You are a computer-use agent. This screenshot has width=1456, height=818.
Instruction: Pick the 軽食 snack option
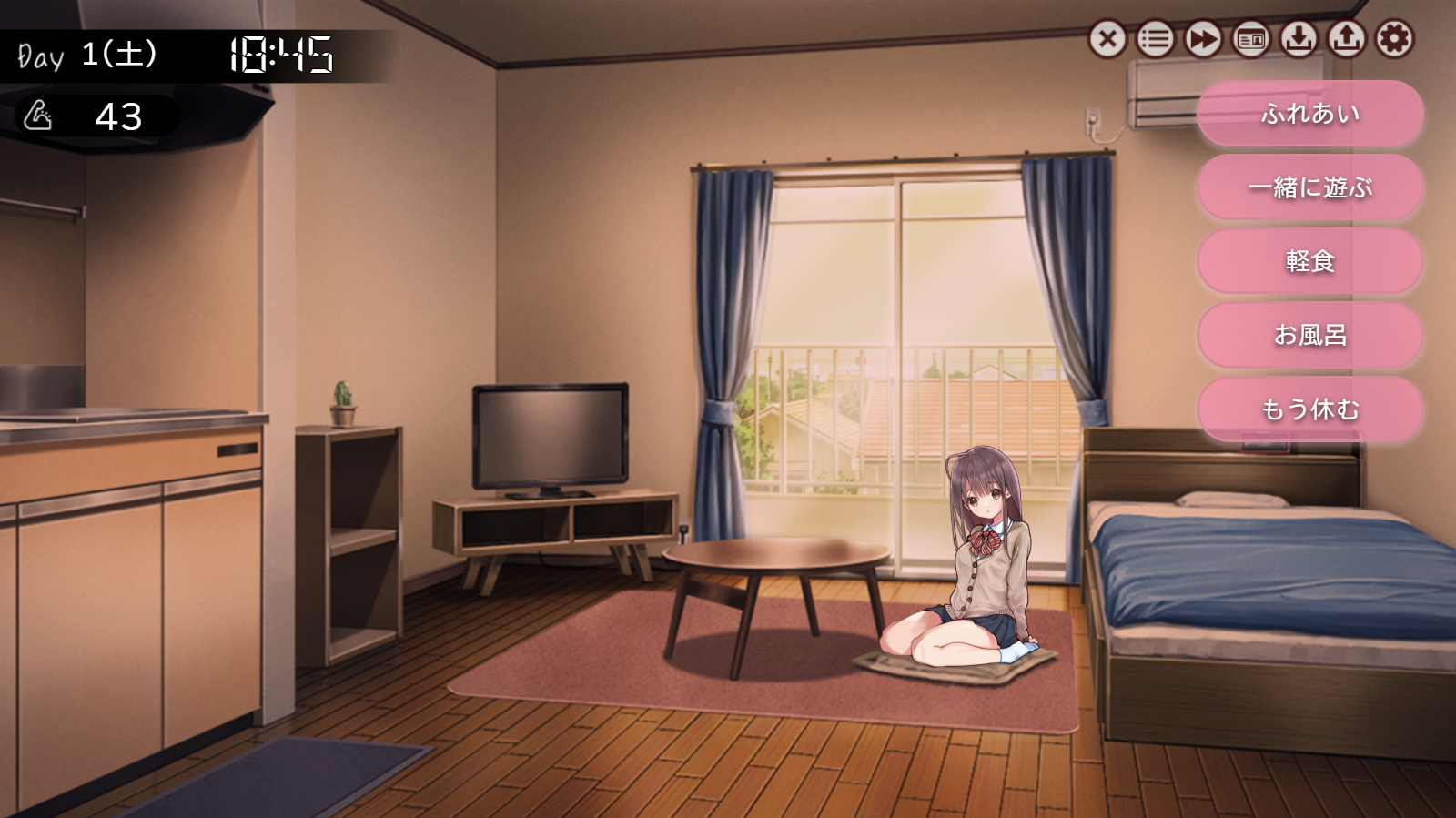(1310, 262)
